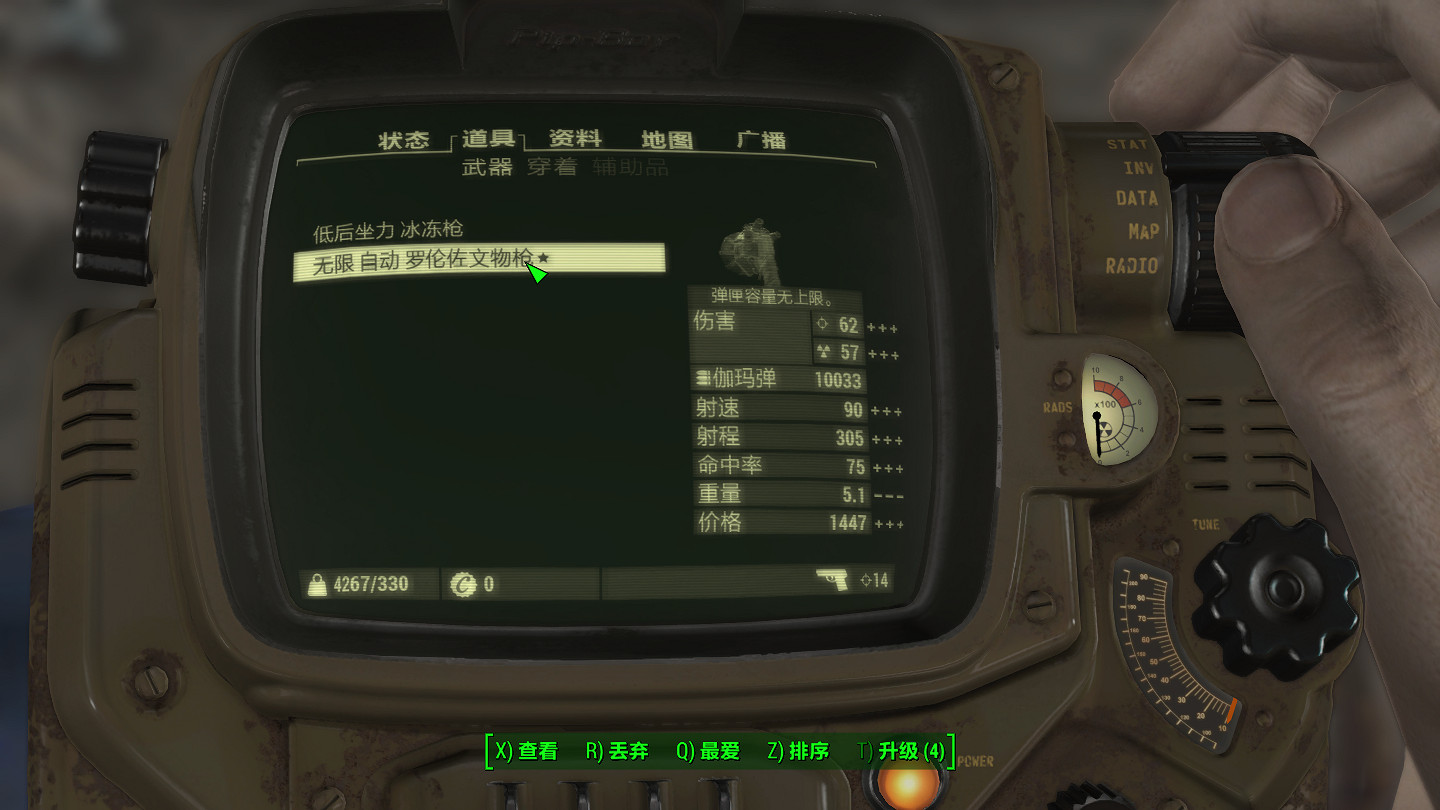Switch to the 广播 tab
Viewport: 1440px width, 810px height.
764,140
